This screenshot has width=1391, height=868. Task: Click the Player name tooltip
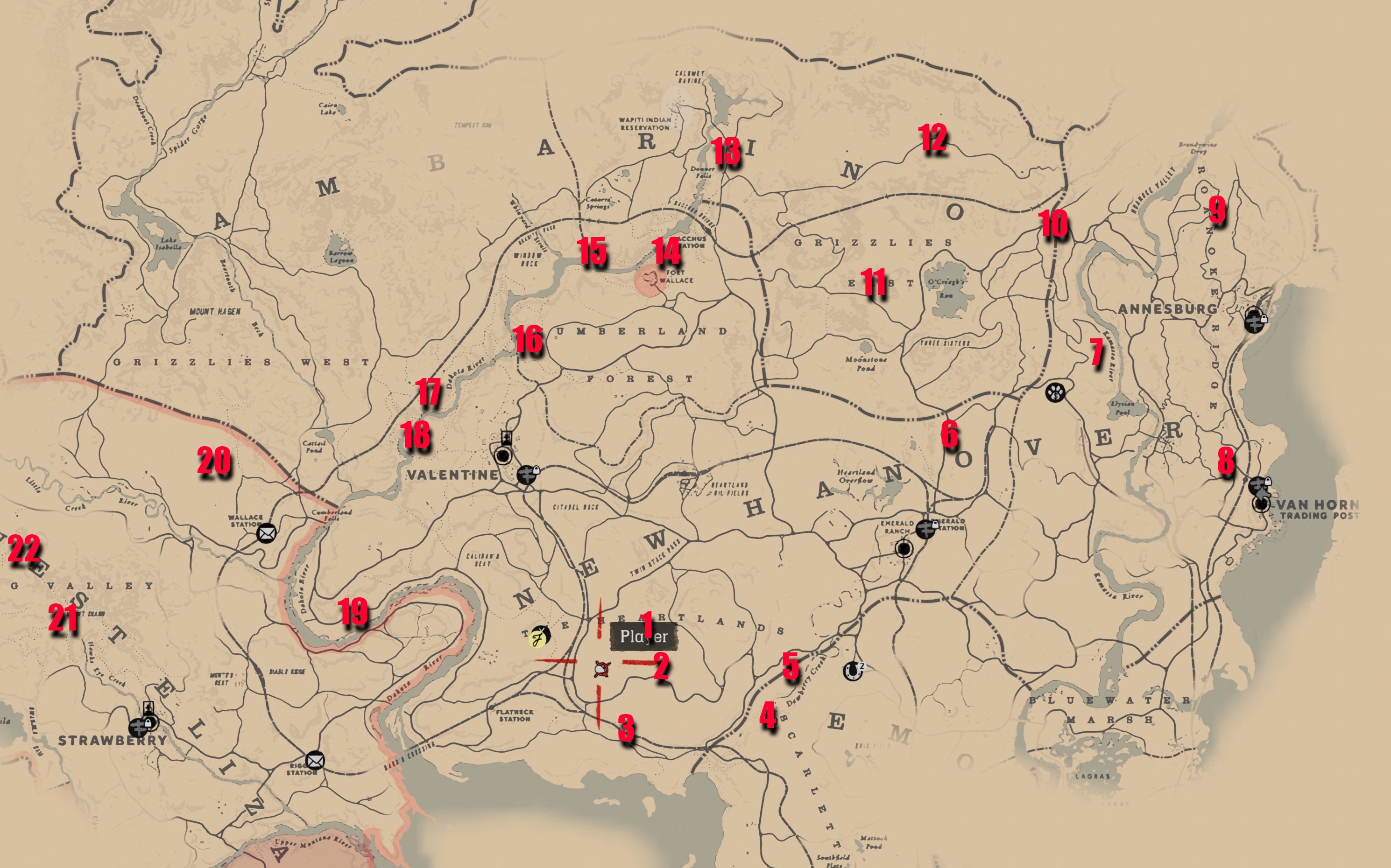645,636
